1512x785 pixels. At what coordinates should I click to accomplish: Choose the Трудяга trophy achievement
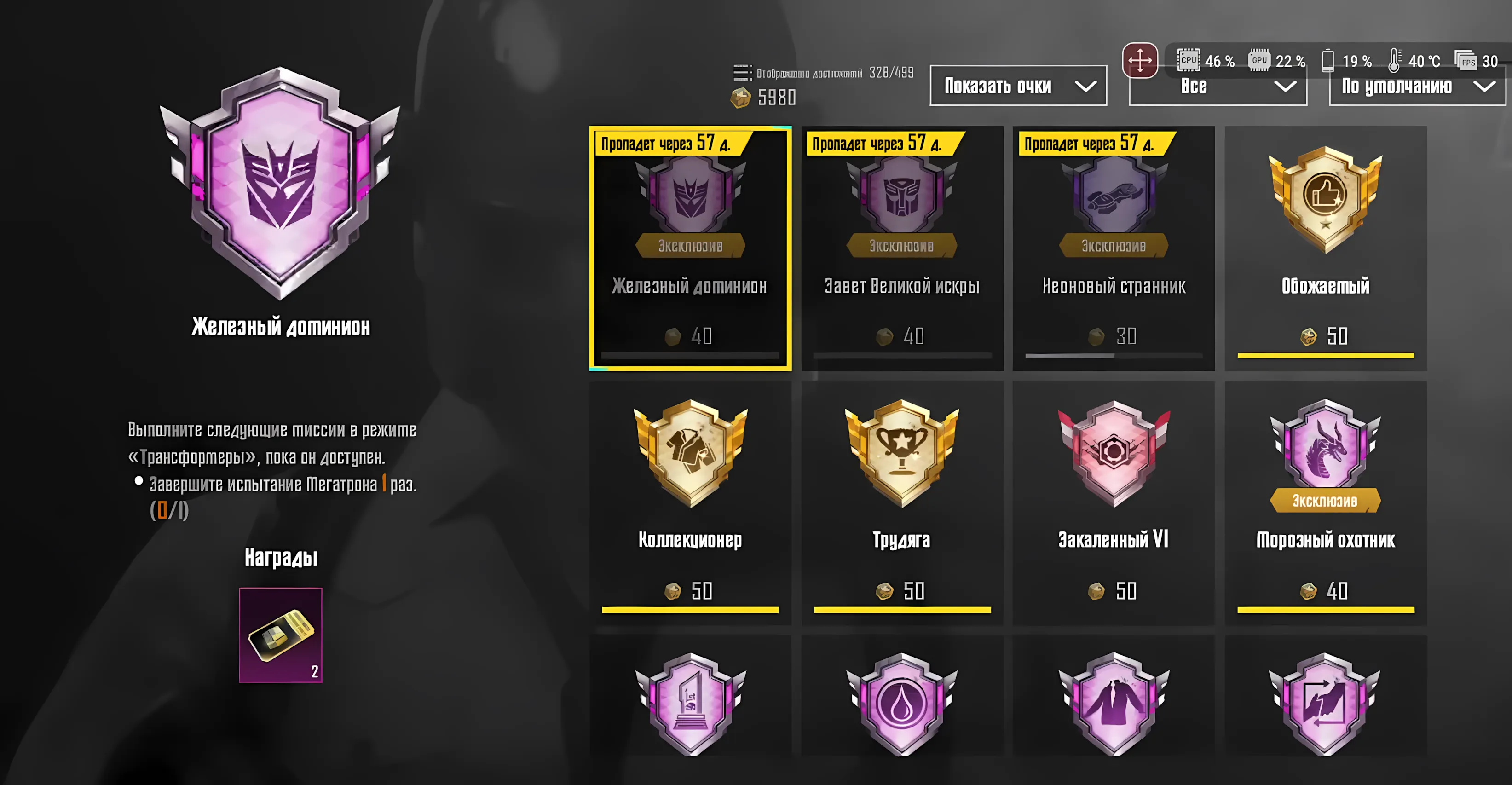901,502
